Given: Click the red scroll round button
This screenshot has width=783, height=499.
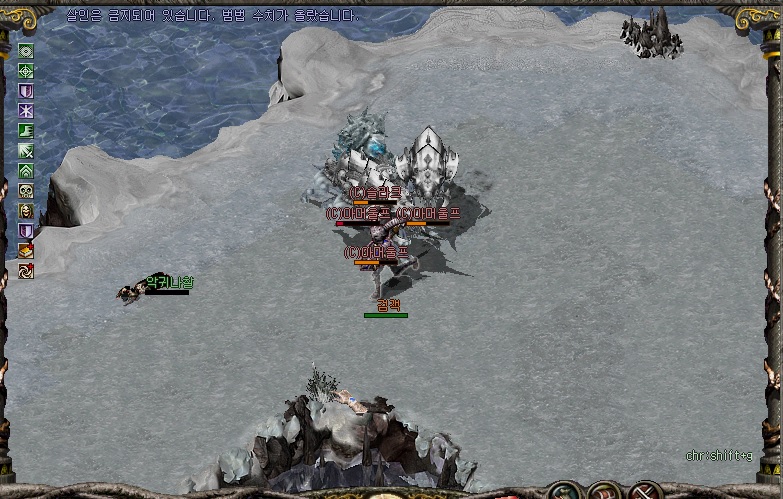Looking at the screenshot, I should tap(603, 492).
